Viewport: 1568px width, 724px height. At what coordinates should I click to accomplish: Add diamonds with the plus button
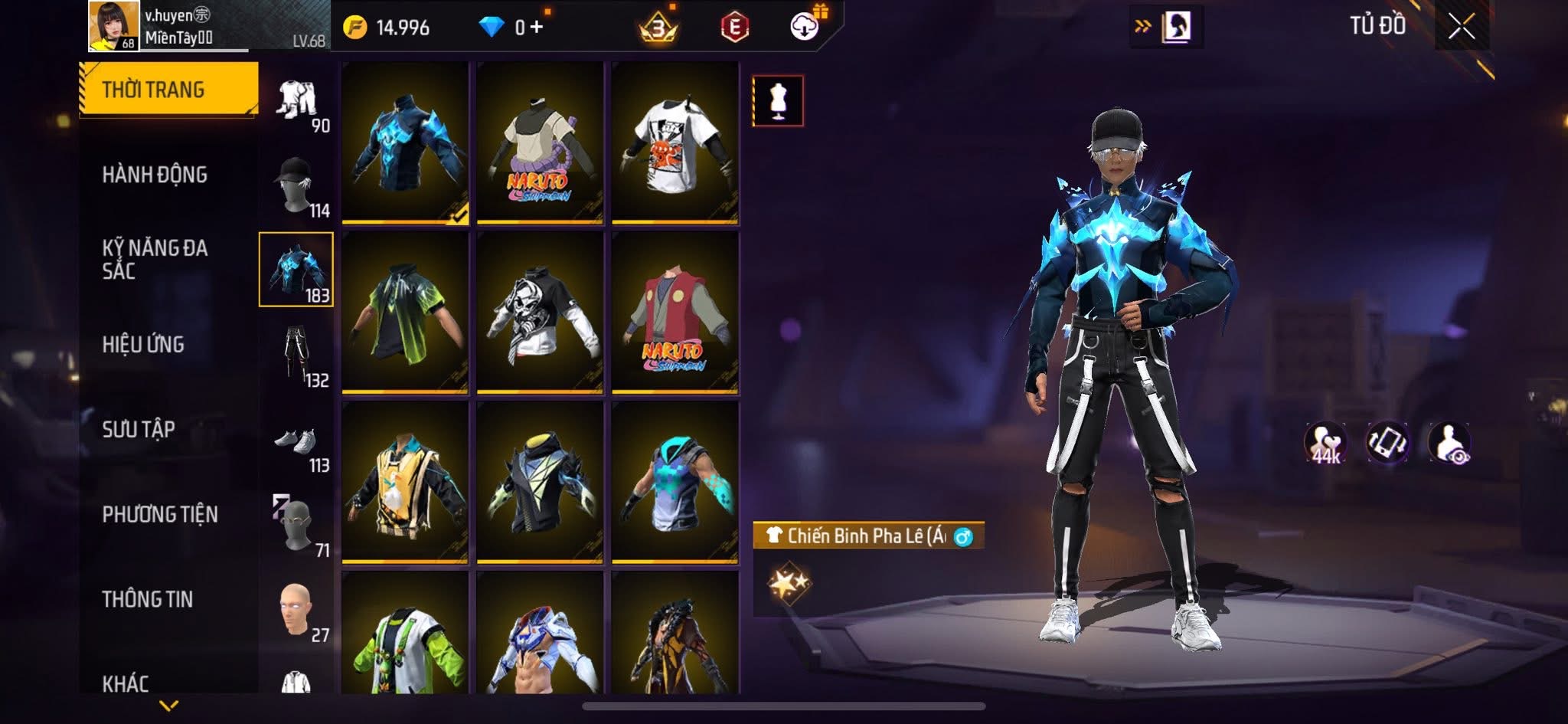pos(536,28)
